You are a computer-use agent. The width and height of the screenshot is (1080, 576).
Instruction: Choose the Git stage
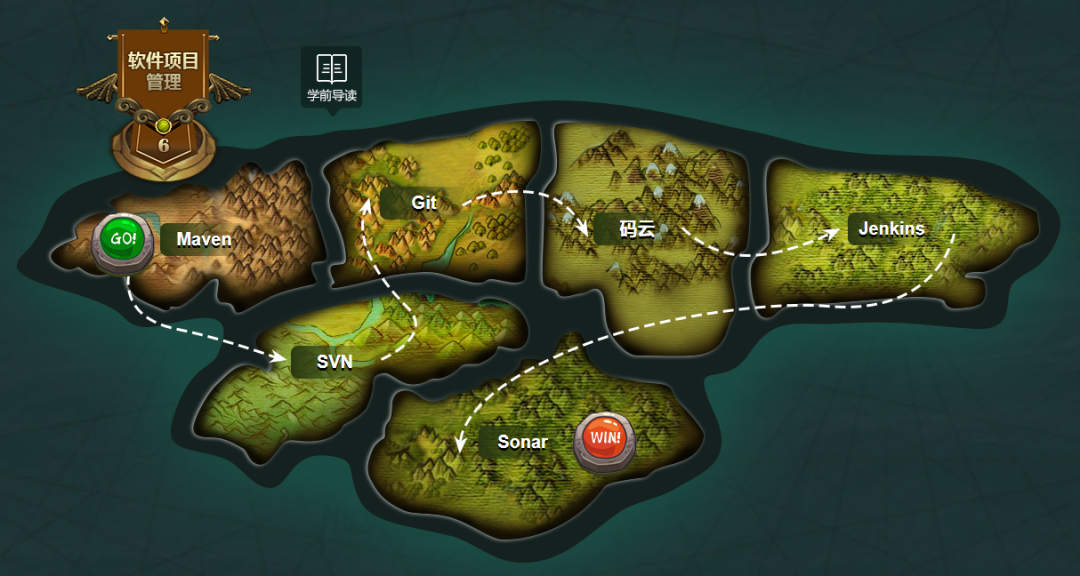click(x=424, y=202)
